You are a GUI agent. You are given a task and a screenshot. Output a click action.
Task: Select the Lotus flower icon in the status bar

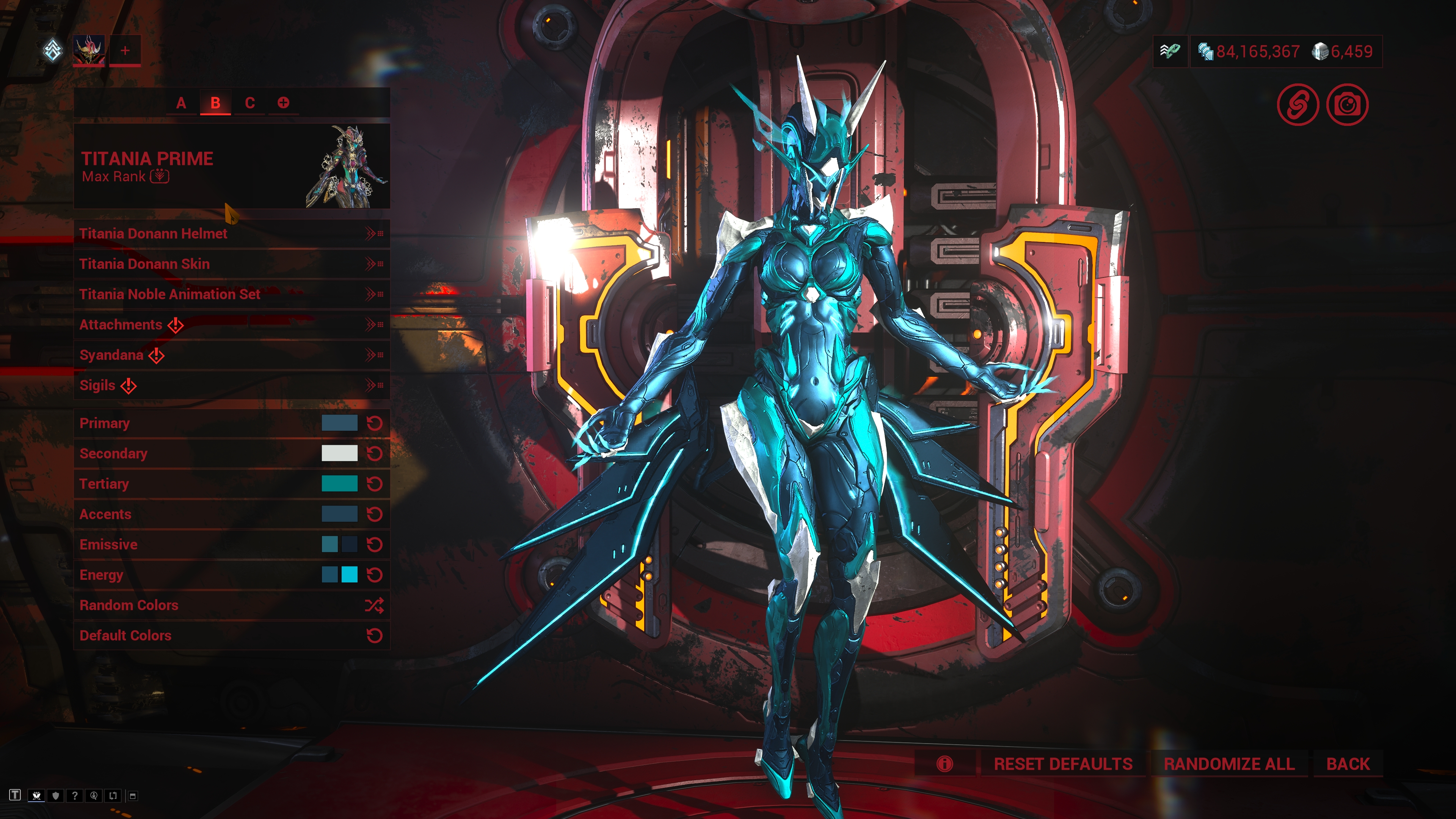pos(36,796)
